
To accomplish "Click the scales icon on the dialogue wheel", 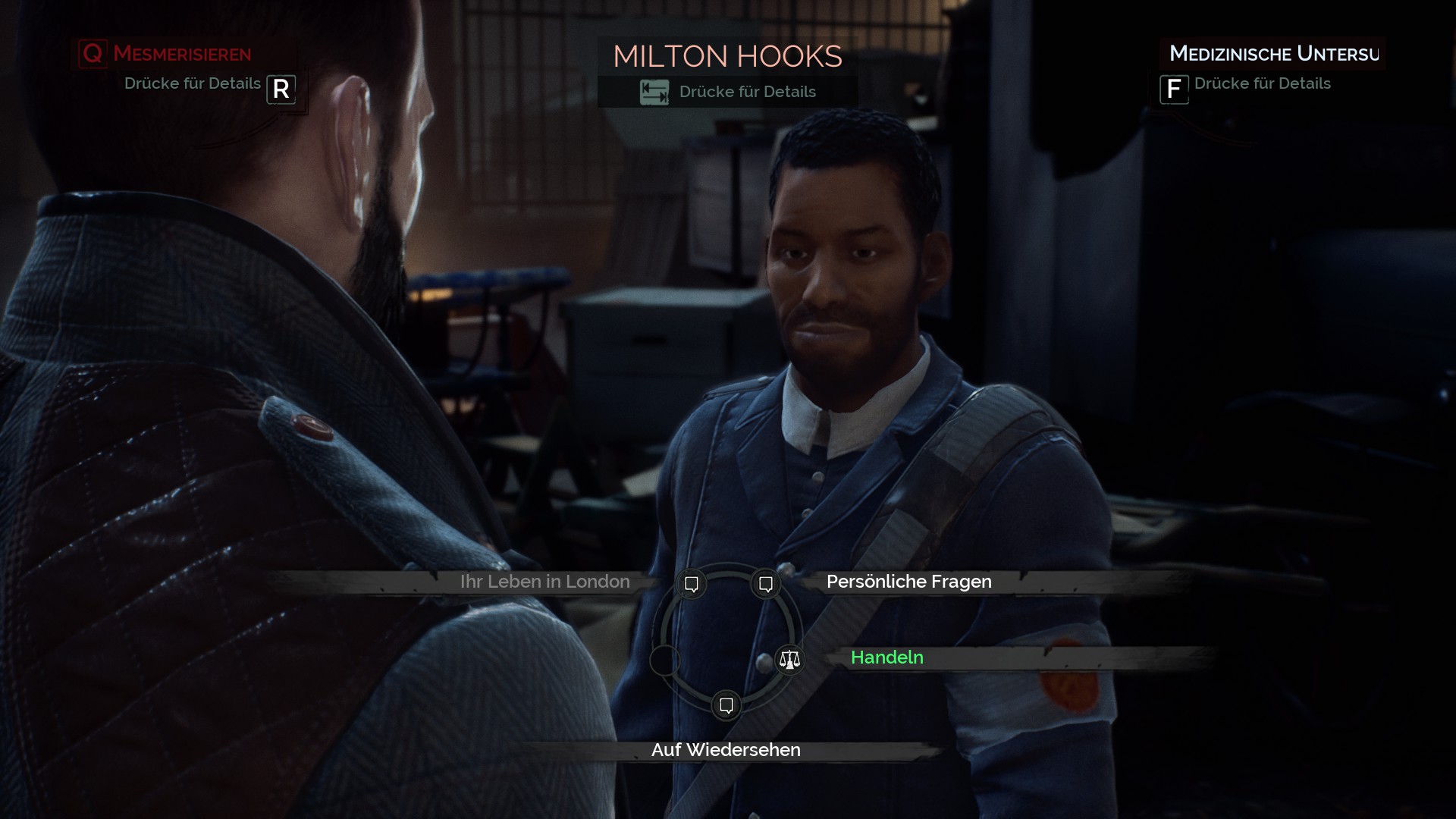I will pyautogui.click(x=789, y=660).
